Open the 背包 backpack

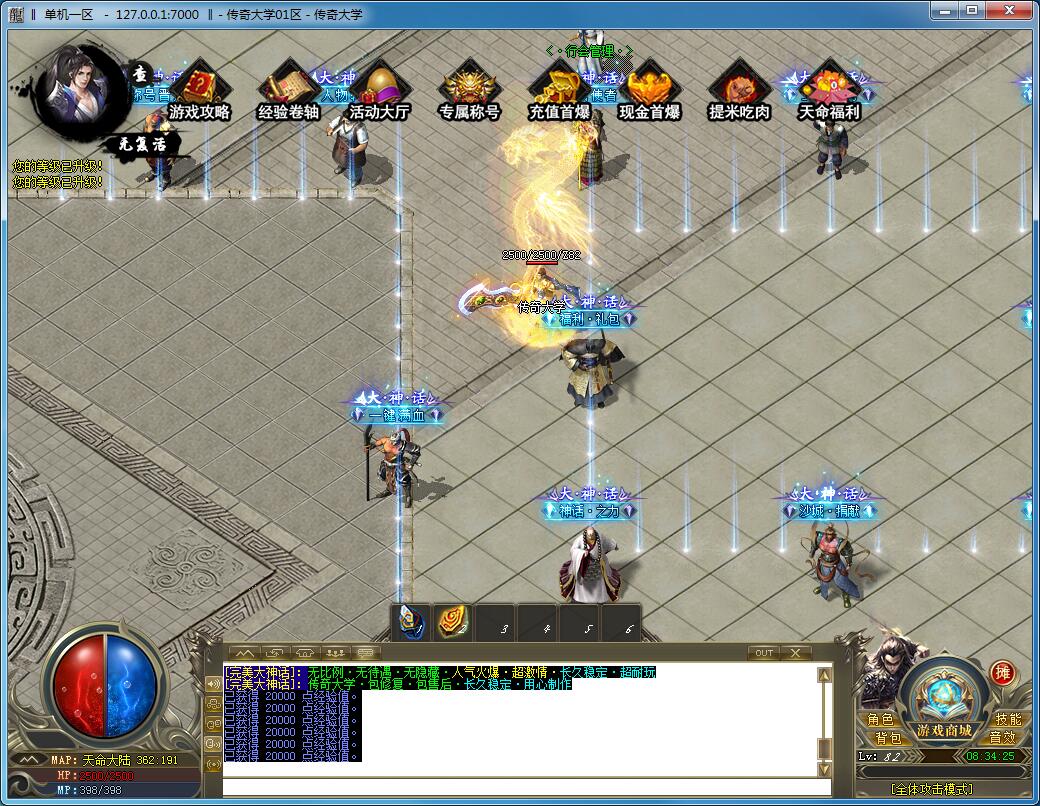[887, 738]
